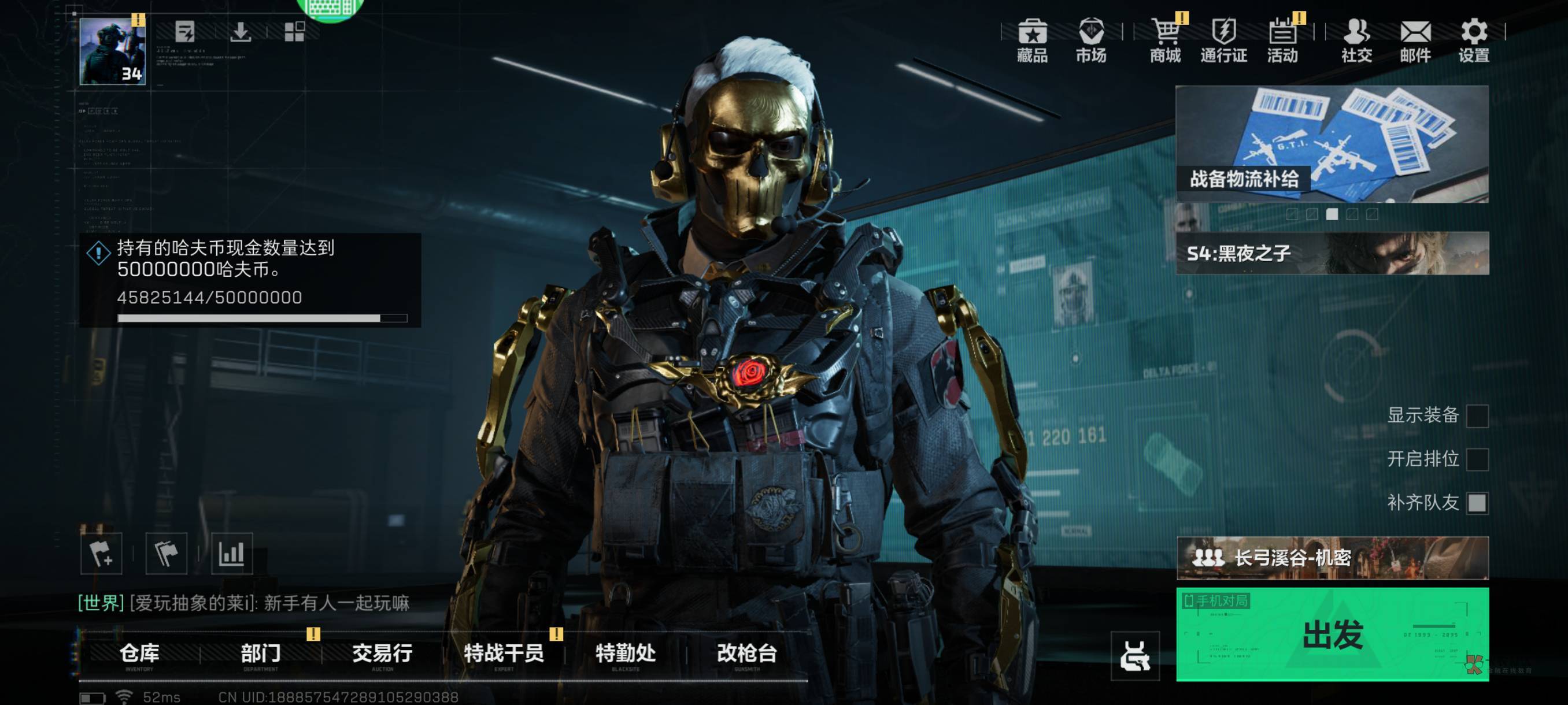Image resolution: width=1568 pixels, height=705 pixels.
Task: Select the 特战干员 operators tab
Action: [x=504, y=655]
